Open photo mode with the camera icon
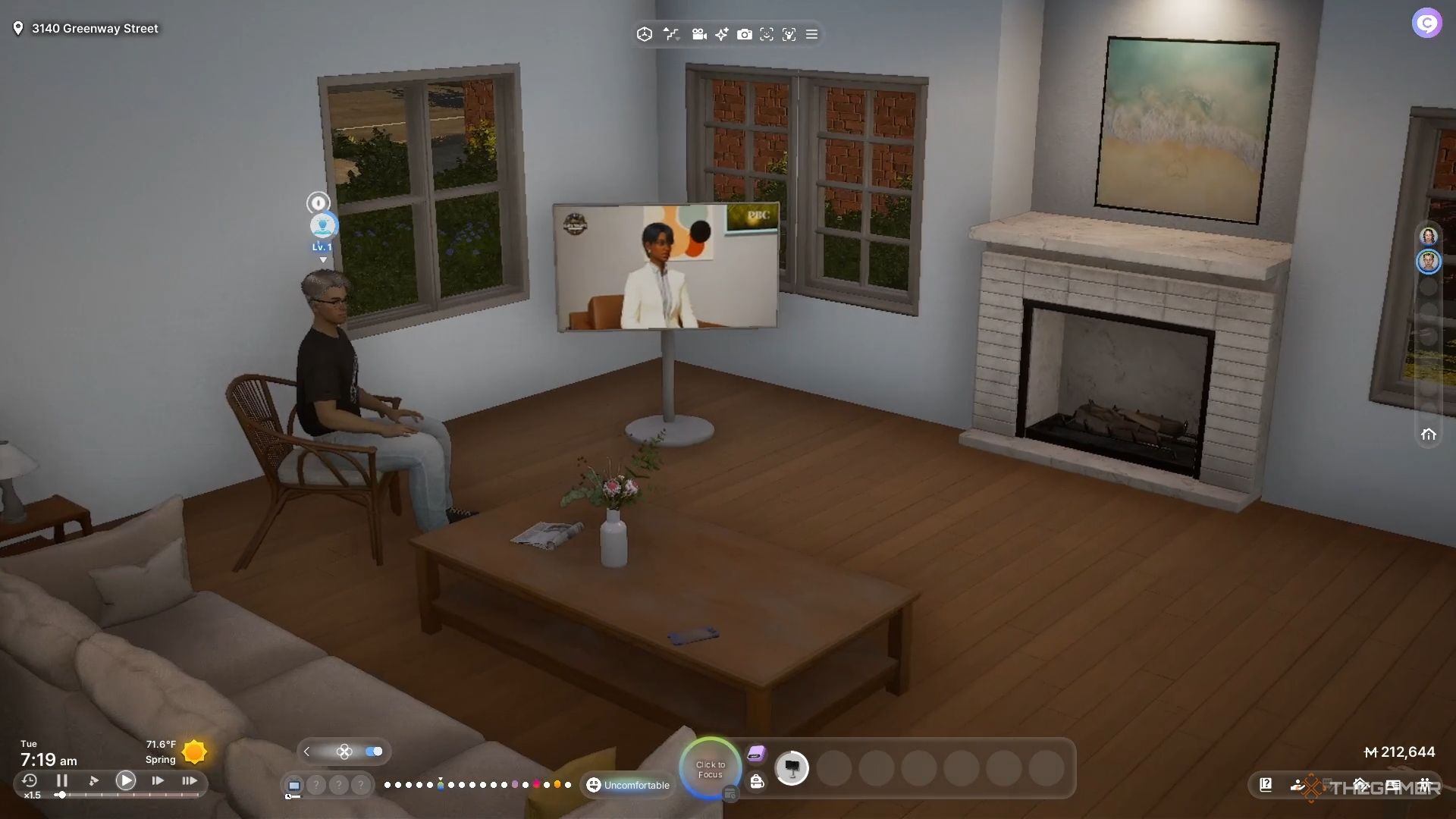The width and height of the screenshot is (1456, 819). pos(745,34)
